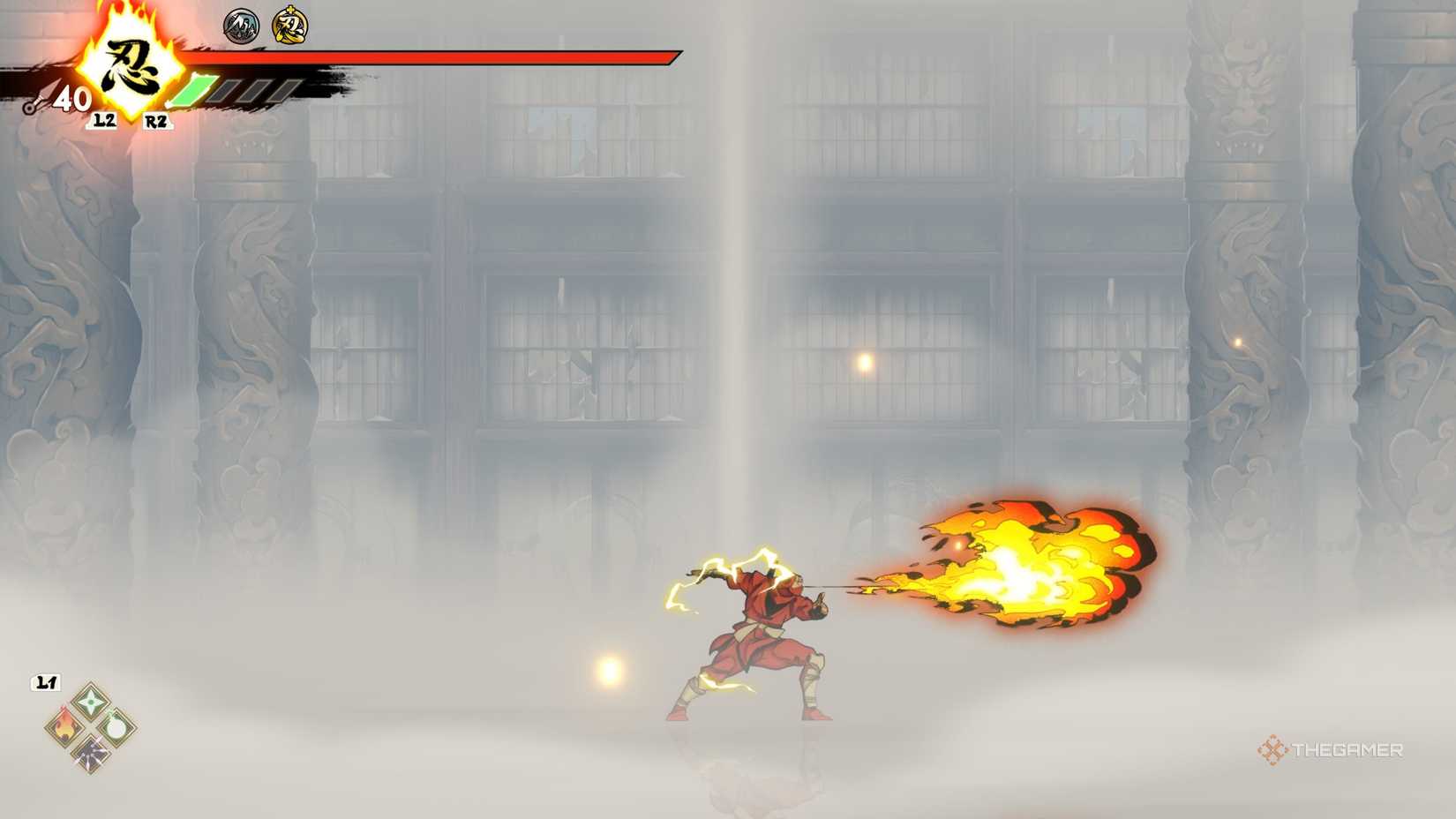Toggle the R2 skill slot
1456x819 pixels.
[x=156, y=120]
